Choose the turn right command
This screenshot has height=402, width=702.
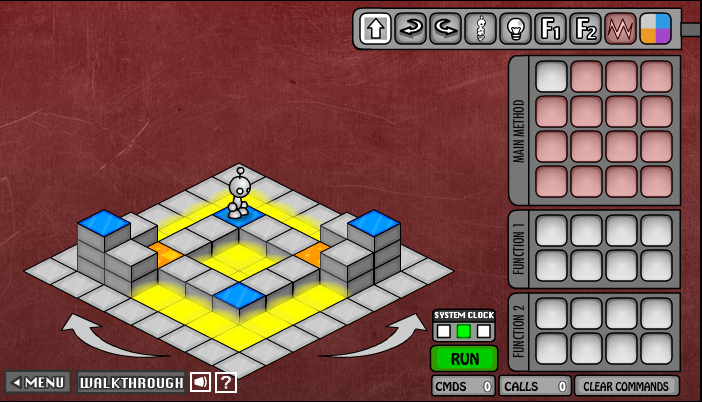pyautogui.click(x=410, y=28)
